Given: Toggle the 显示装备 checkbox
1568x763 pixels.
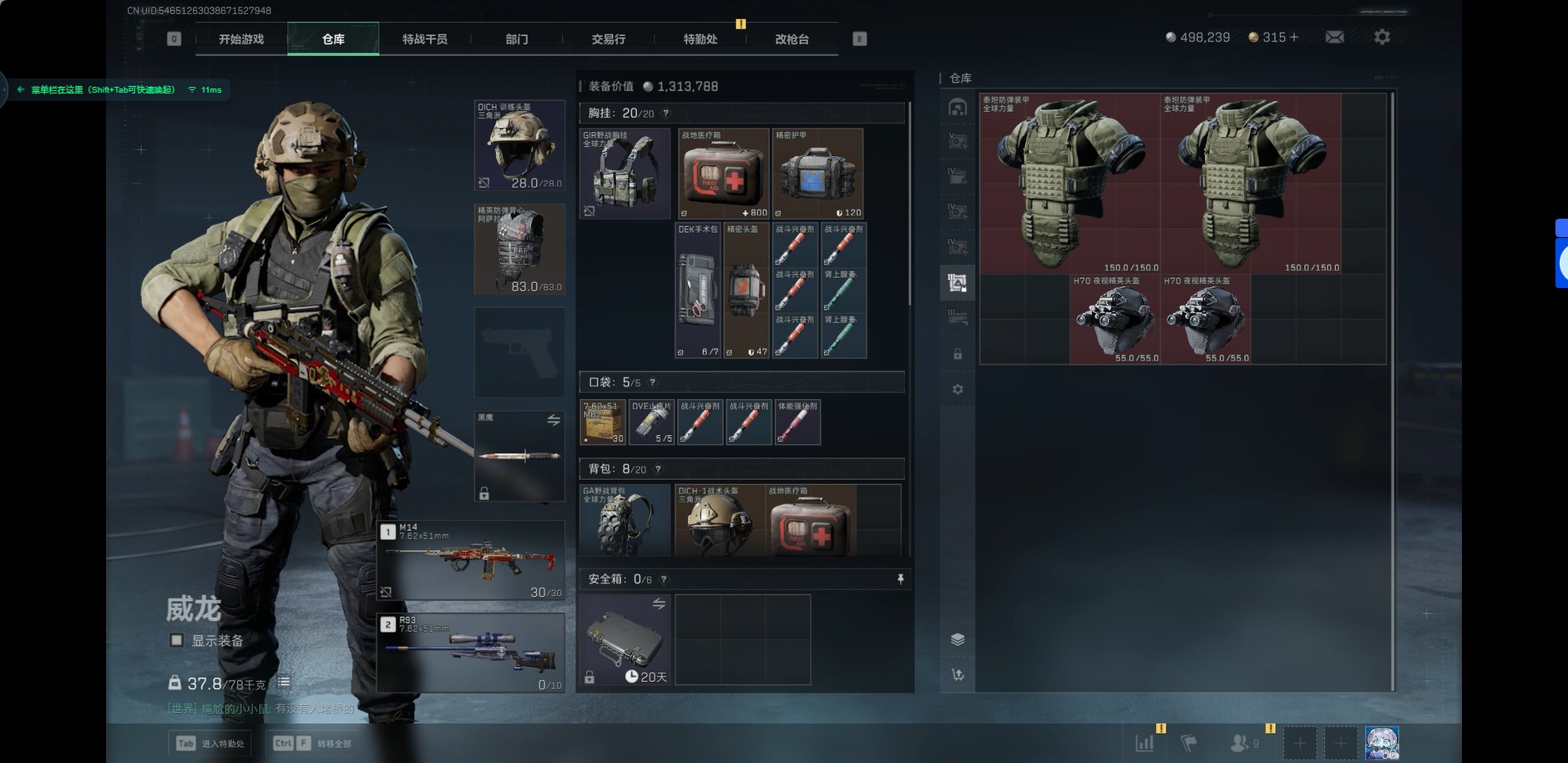Looking at the screenshot, I should [x=177, y=640].
